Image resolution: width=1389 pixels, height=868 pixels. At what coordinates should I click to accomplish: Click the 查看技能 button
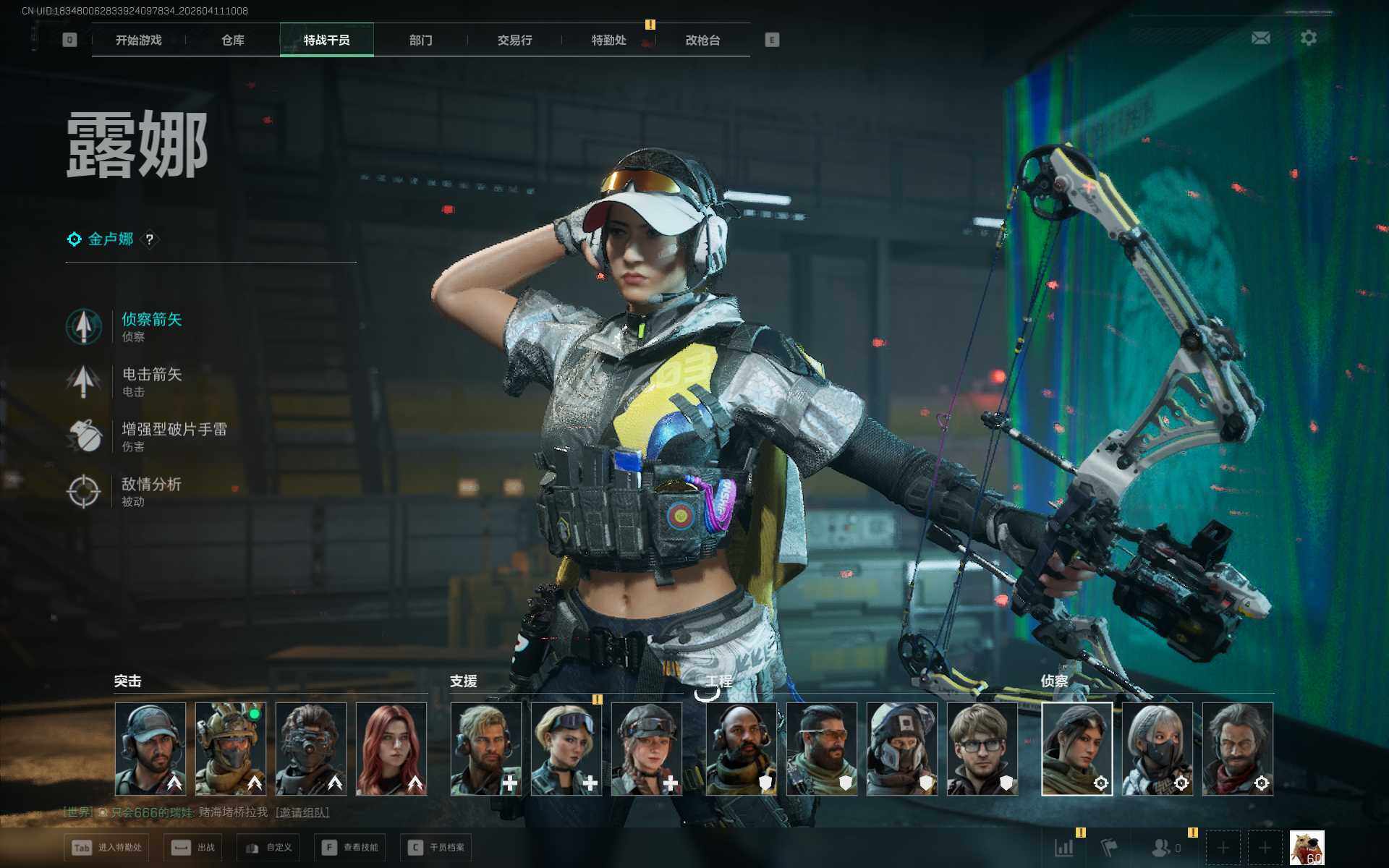tap(350, 847)
